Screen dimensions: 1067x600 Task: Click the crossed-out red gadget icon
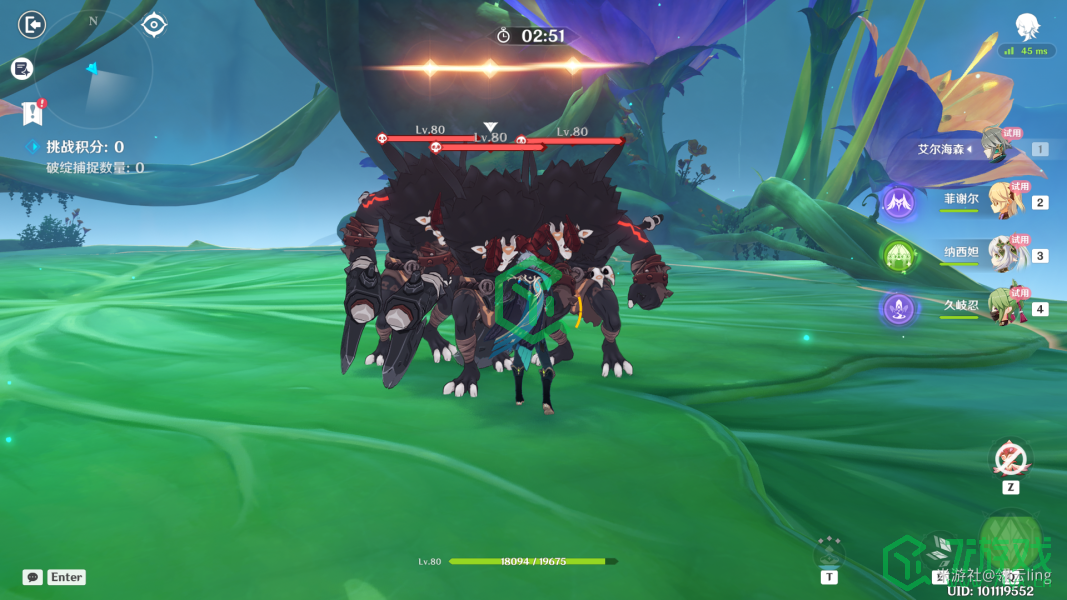pyautogui.click(x=1011, y=459)
